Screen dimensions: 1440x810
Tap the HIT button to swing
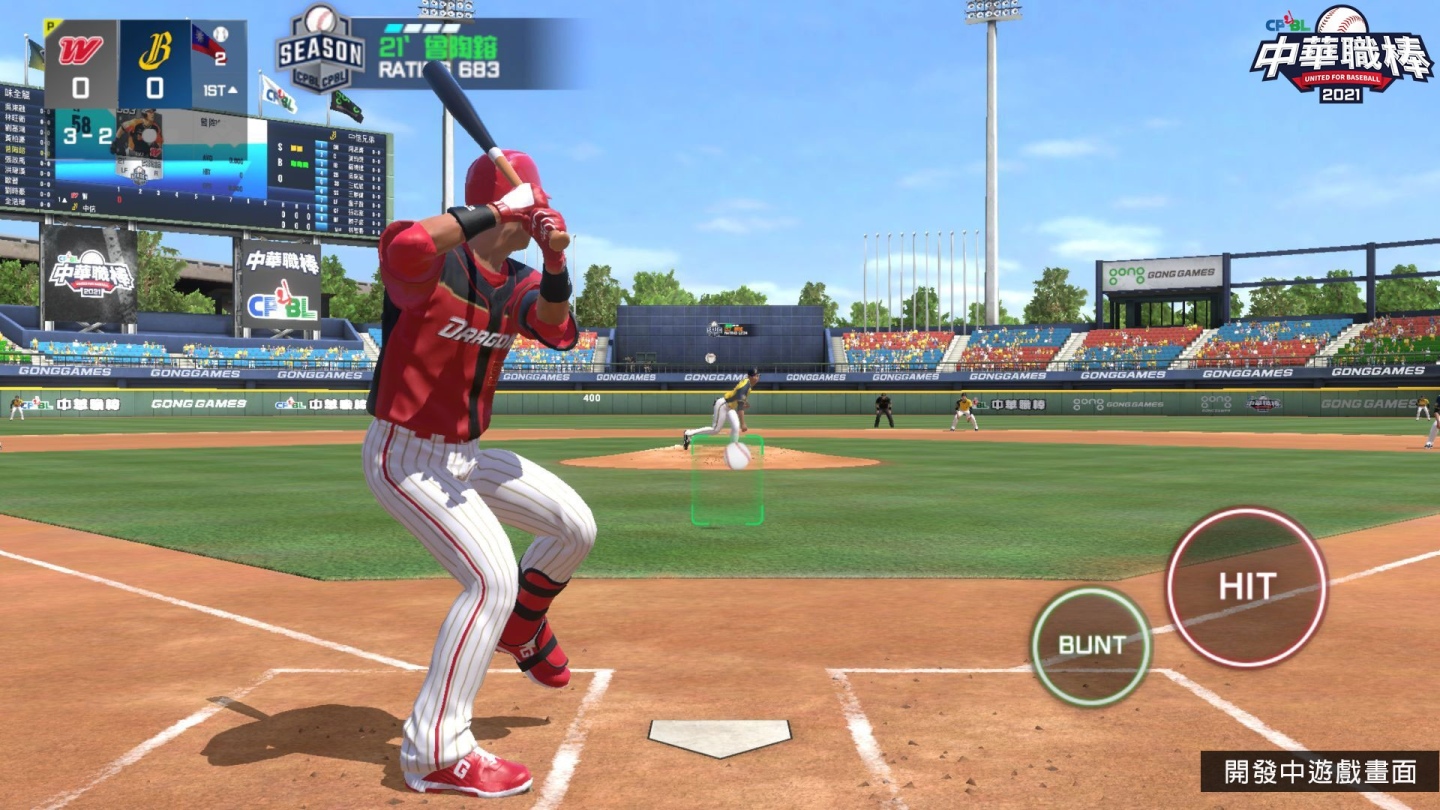click(1246, 587)
